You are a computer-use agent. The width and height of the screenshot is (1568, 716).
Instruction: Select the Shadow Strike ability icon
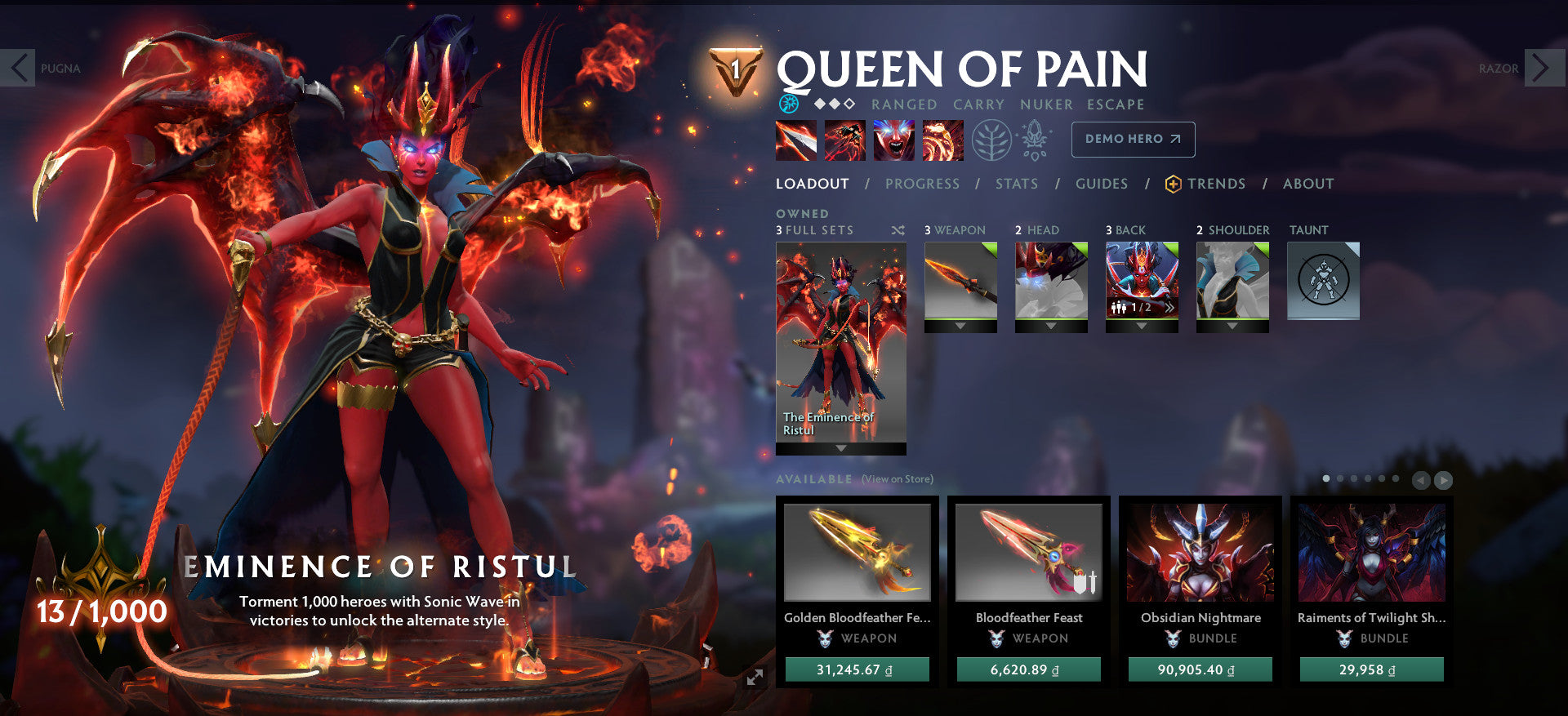pos(795,140)
